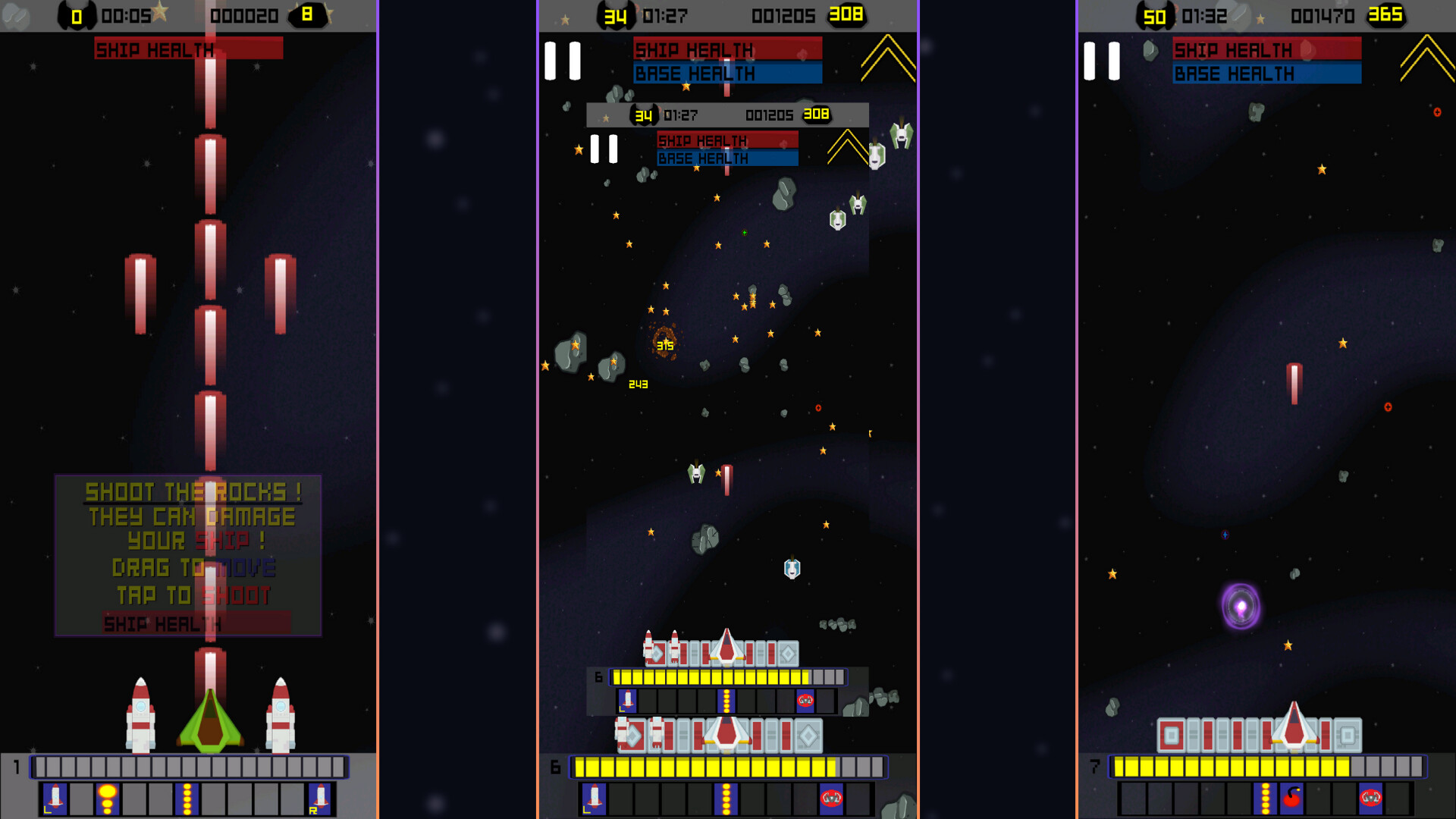Screen dimensions: 1456x819
Task: Tap the 365 score multiplier badge
Action: pos(1386,15)
